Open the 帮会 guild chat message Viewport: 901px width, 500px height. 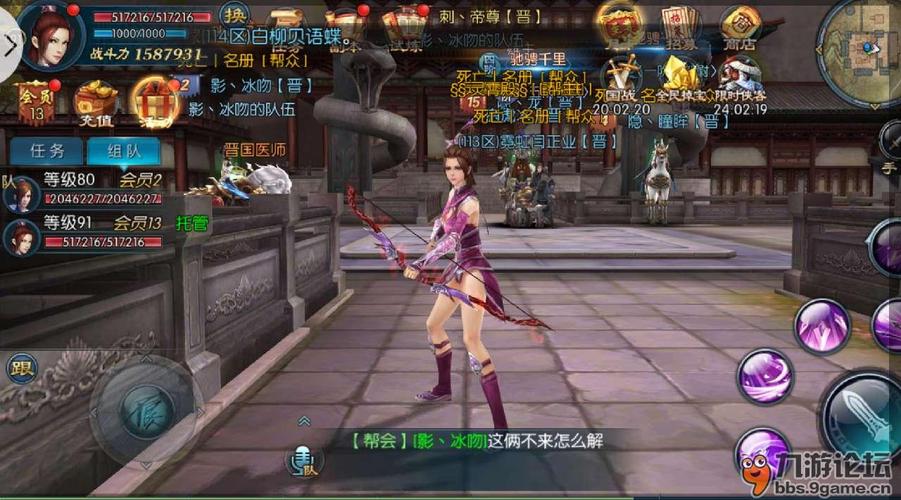point(478,439)
